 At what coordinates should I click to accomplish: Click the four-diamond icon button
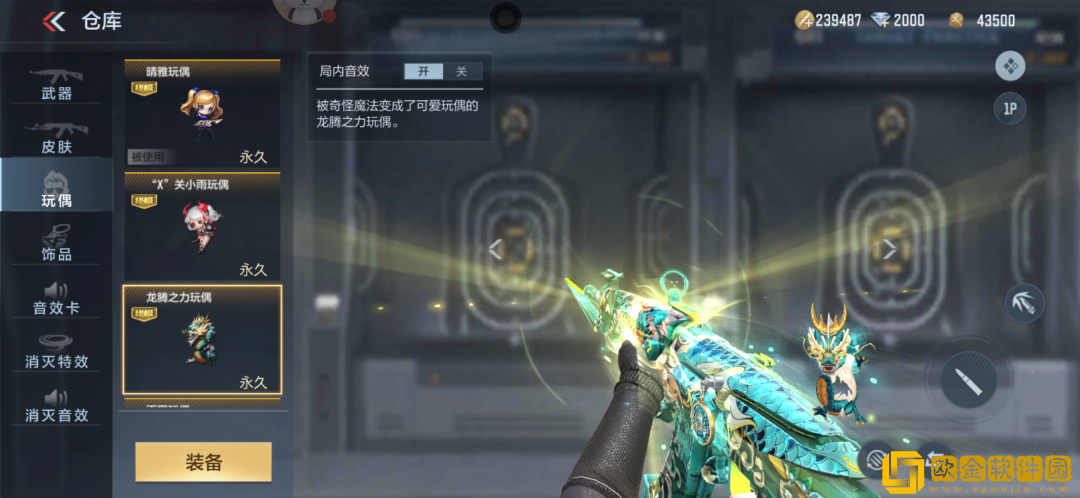(x=1010, y=66)
